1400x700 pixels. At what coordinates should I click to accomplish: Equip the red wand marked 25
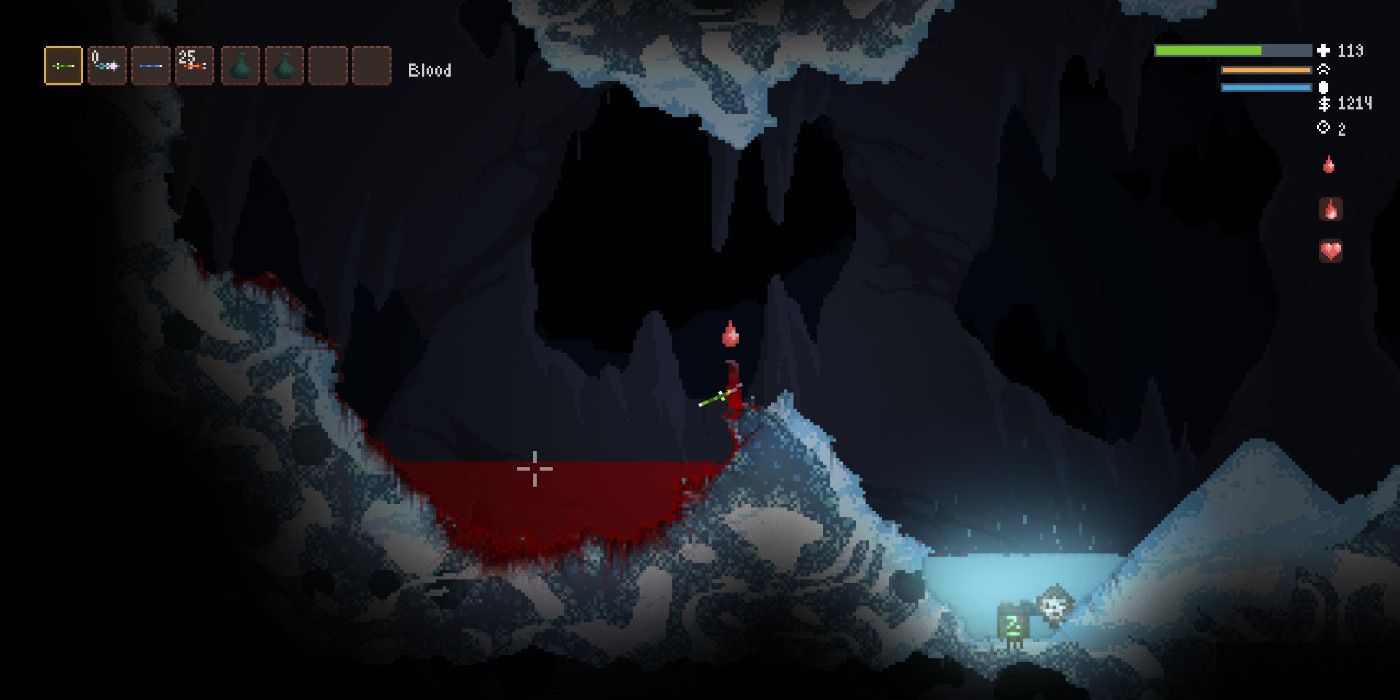tap(194, 66)
